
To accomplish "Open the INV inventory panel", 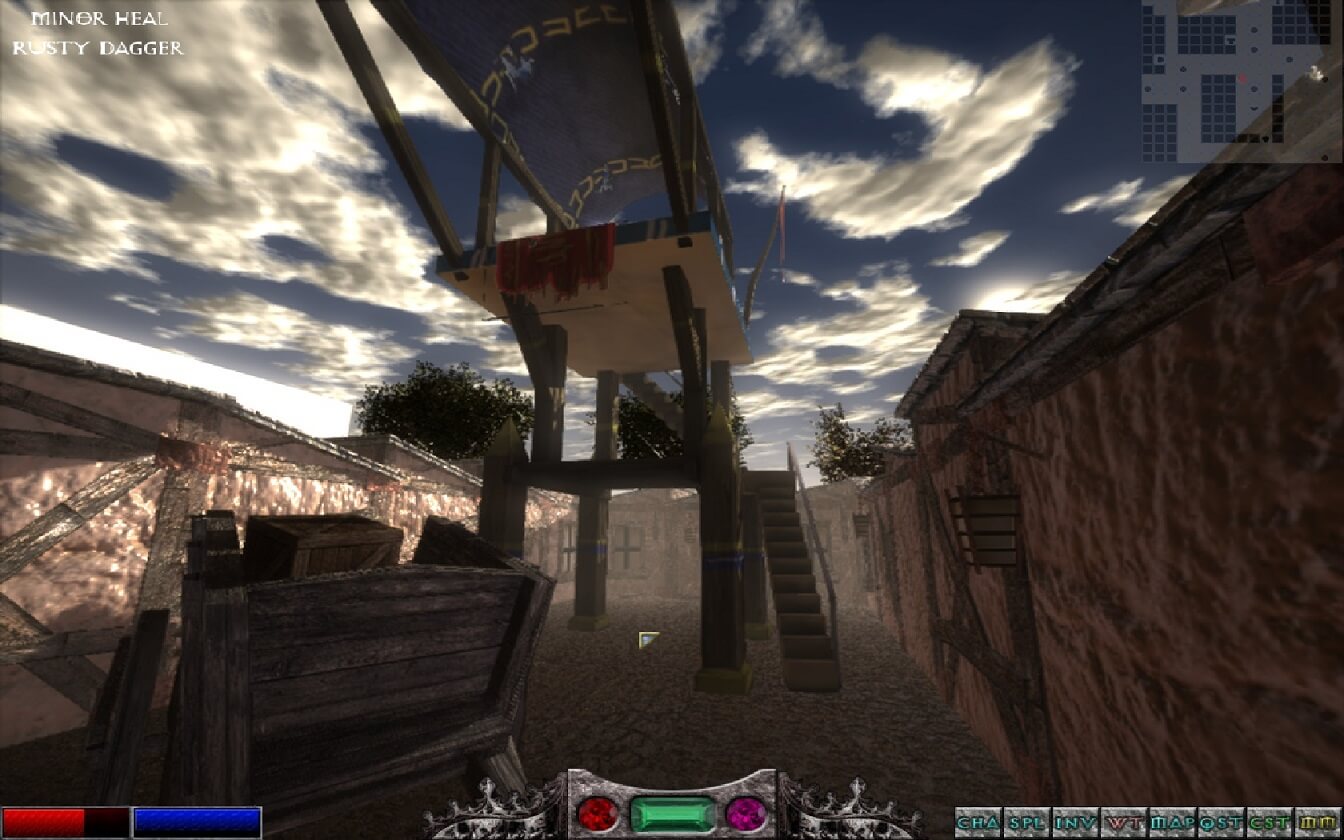I will (1075, 823).
